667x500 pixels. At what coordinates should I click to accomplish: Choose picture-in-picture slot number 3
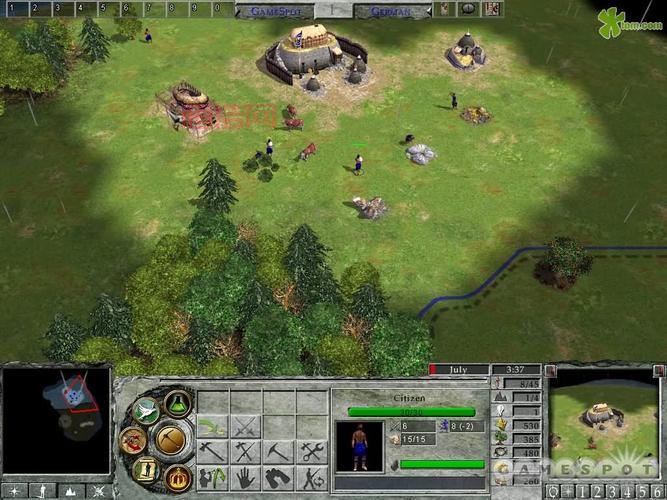click(609, 491)
